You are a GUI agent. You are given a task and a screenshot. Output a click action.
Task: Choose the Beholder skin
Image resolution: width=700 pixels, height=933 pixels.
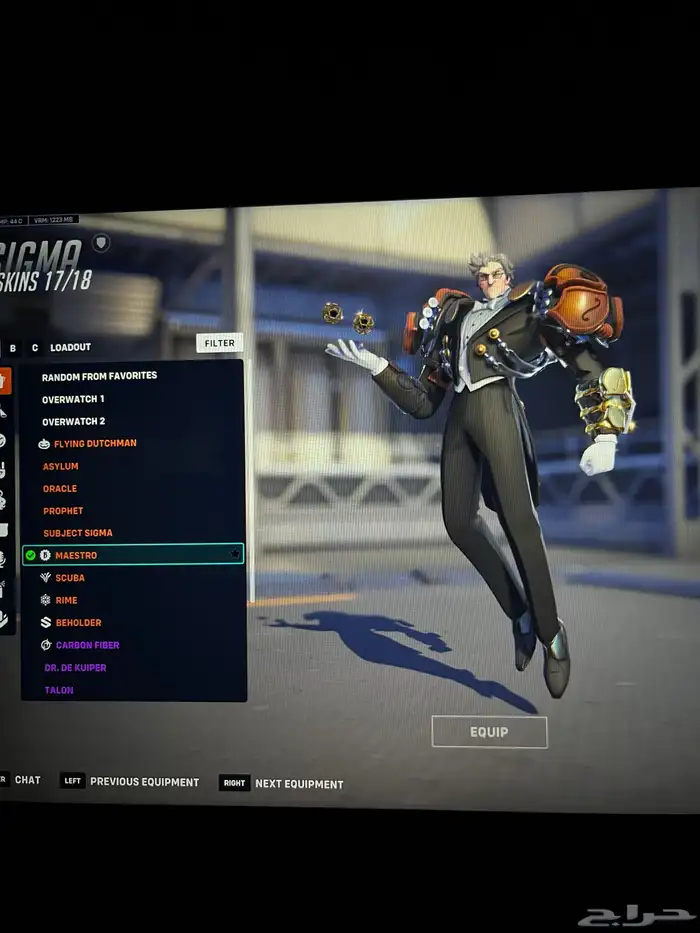pos(78,623)
